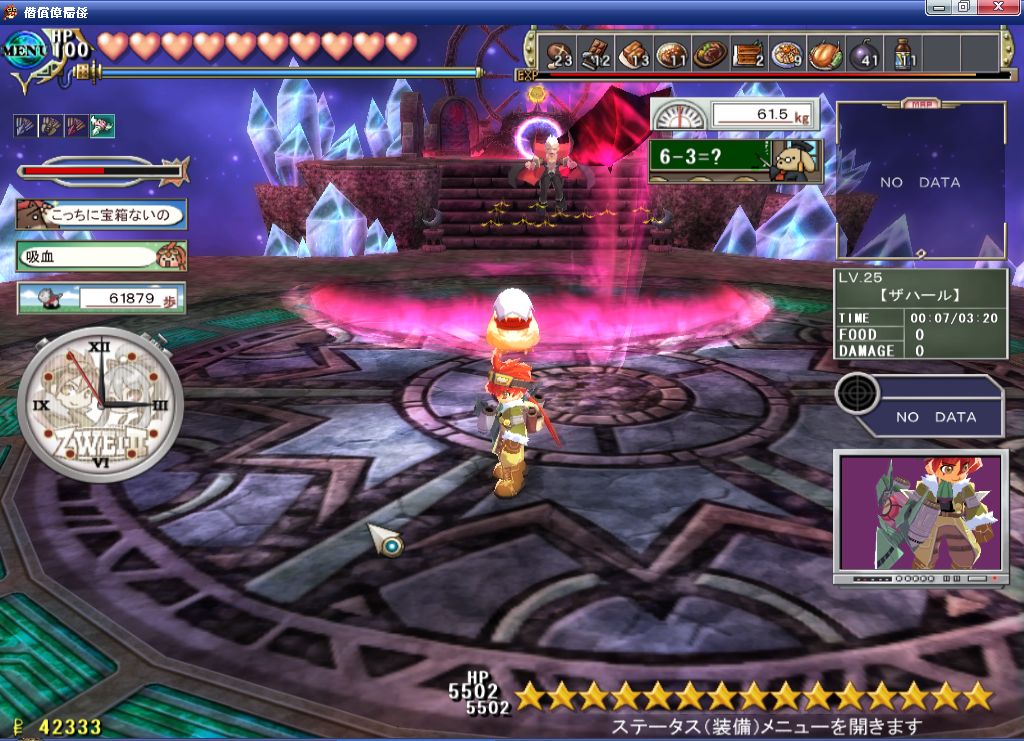Use the drink bottle item

tap(903, 53)
